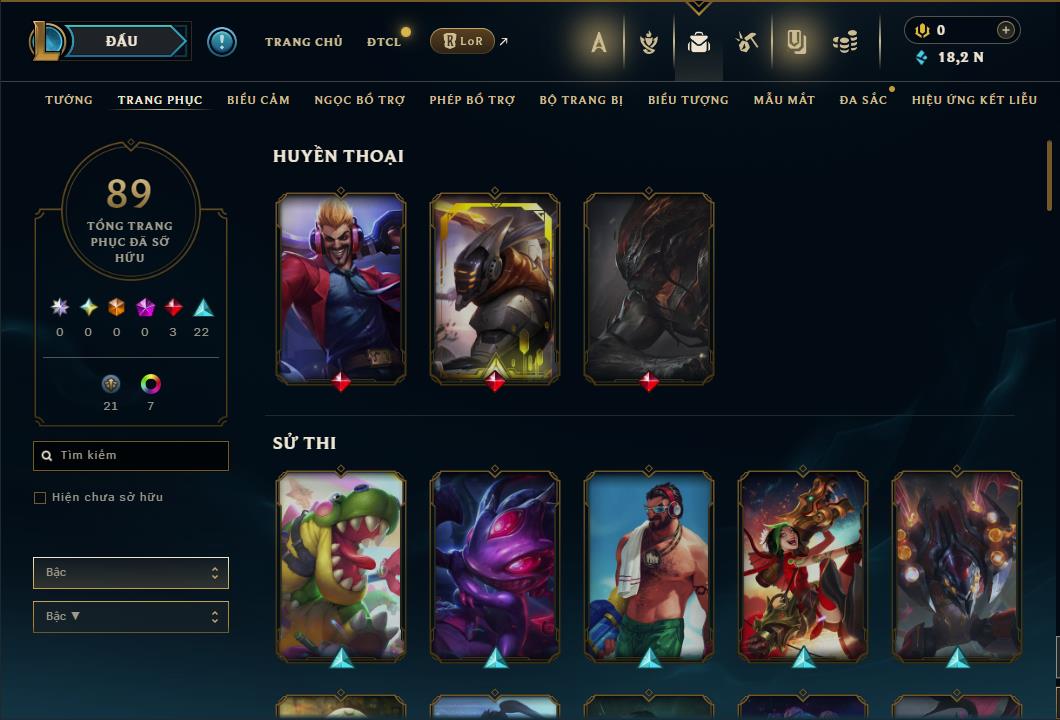The width and height of the screenshot is (1060, 720).
Task: Open the BIỂU TƯỢNG tab
Action: pyautogui.click(x=688, y=100)
